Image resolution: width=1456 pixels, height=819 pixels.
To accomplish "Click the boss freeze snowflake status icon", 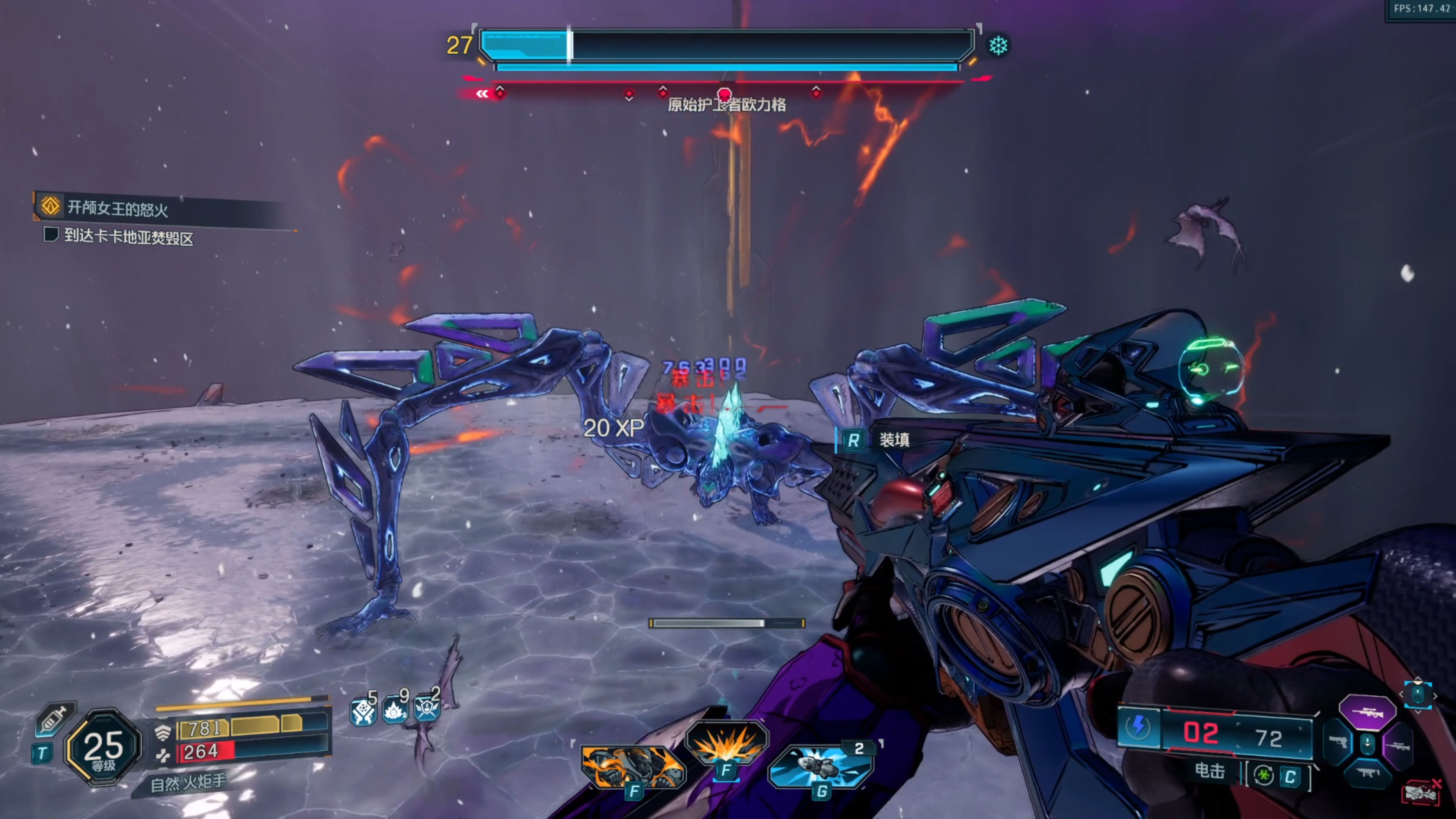I will [x=998, y=46].
